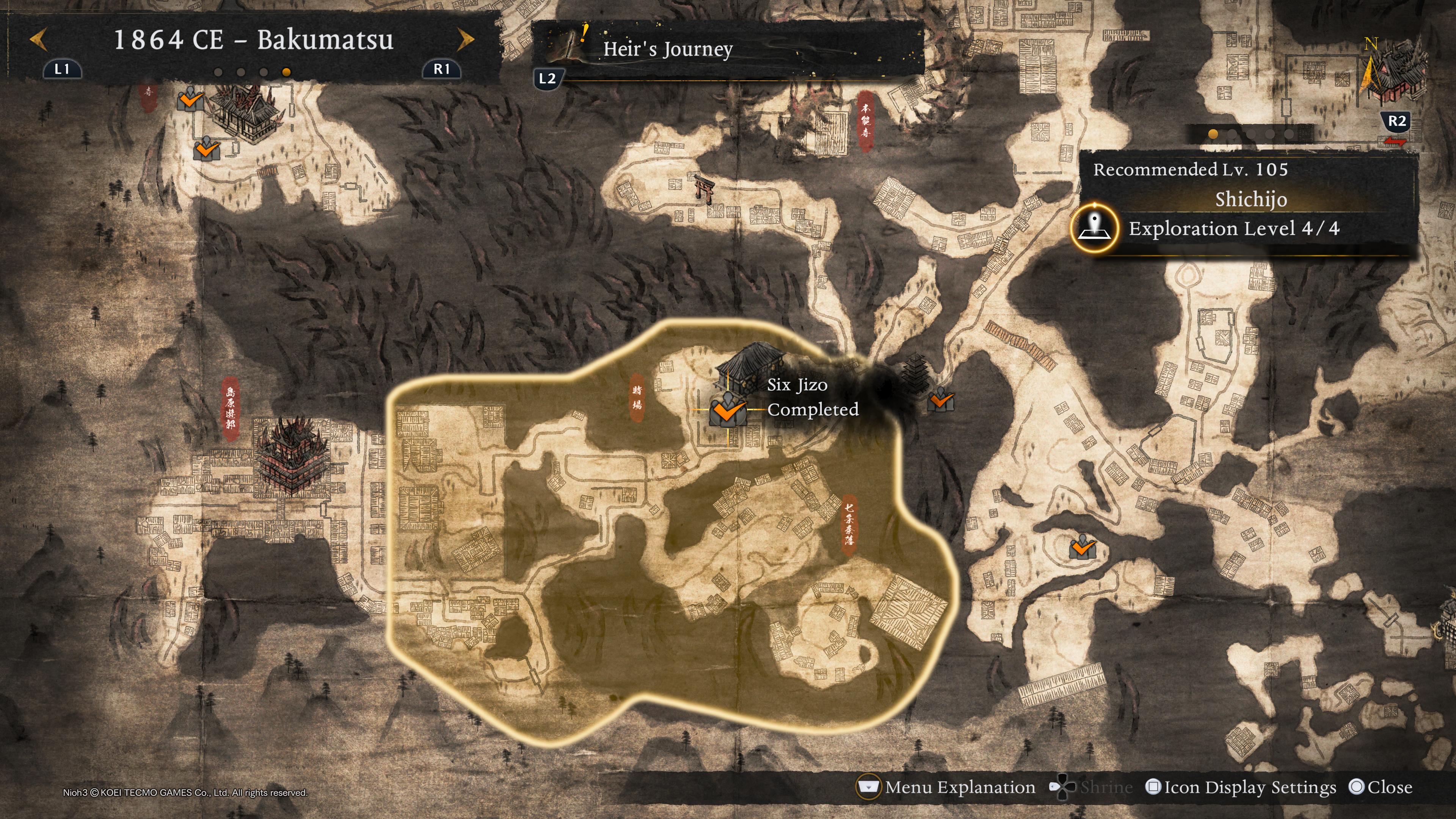This screenshot has height=819, width=1456.
Task: Select the 1864 CE Bakumatsu era title
Action: pyautogui.click(x=253, y=40)
